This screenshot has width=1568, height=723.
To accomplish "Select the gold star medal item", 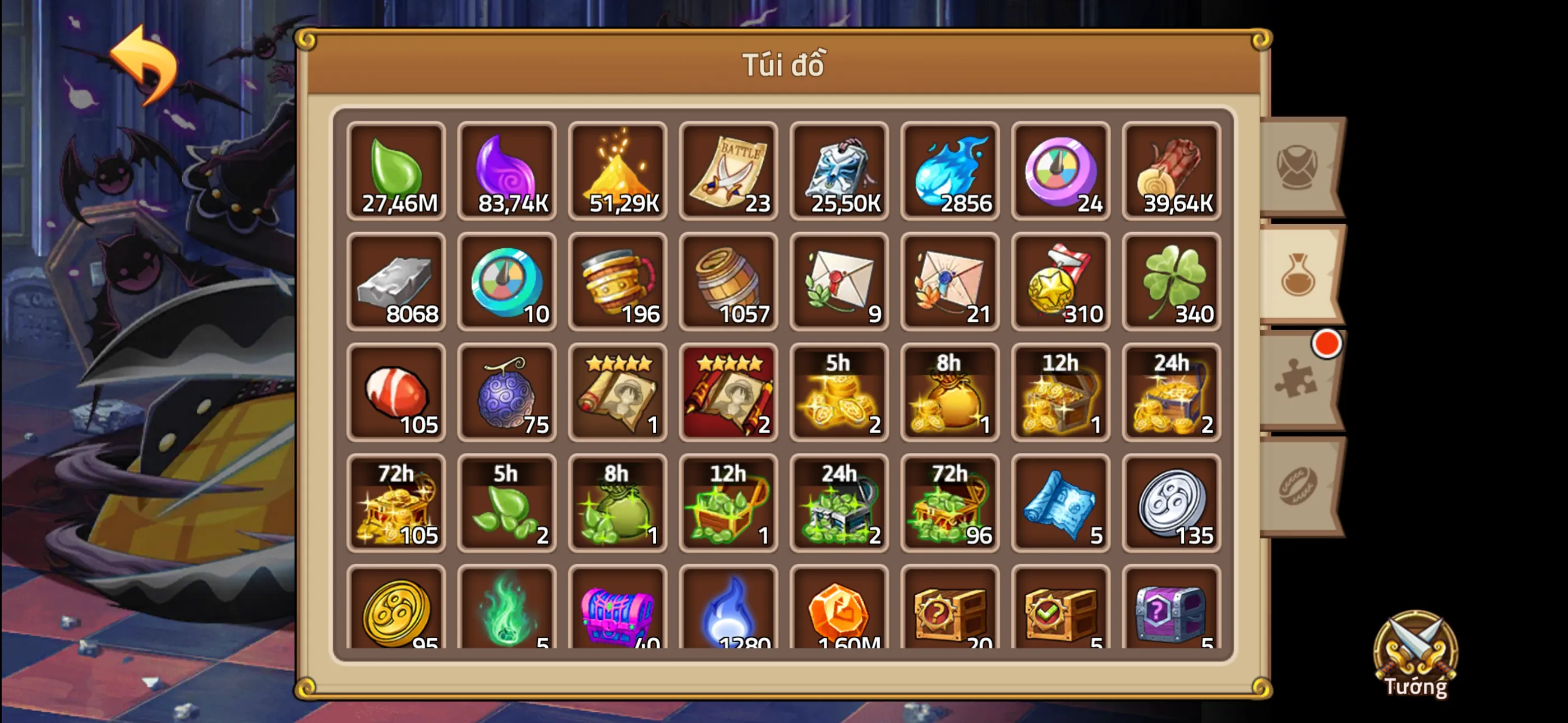I will pyautogui.click(x=1061, y=283).
